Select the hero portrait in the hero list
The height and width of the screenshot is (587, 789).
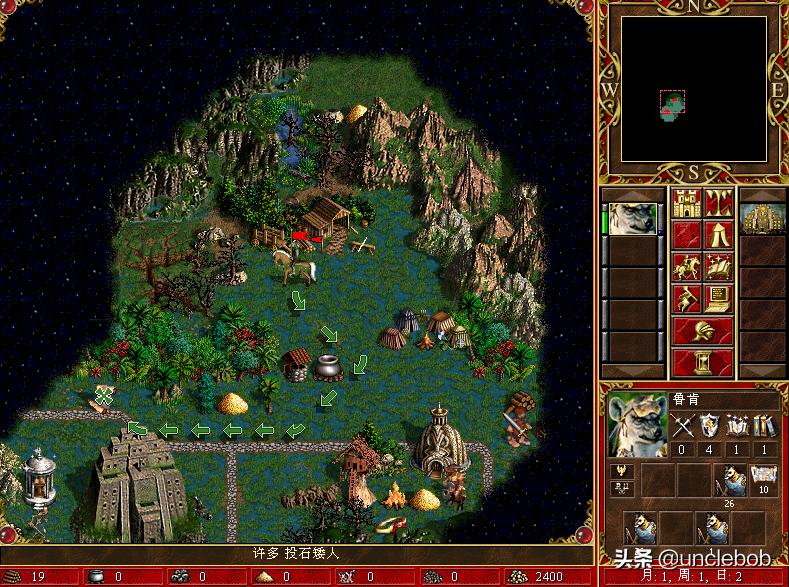[x=632, y=218]
